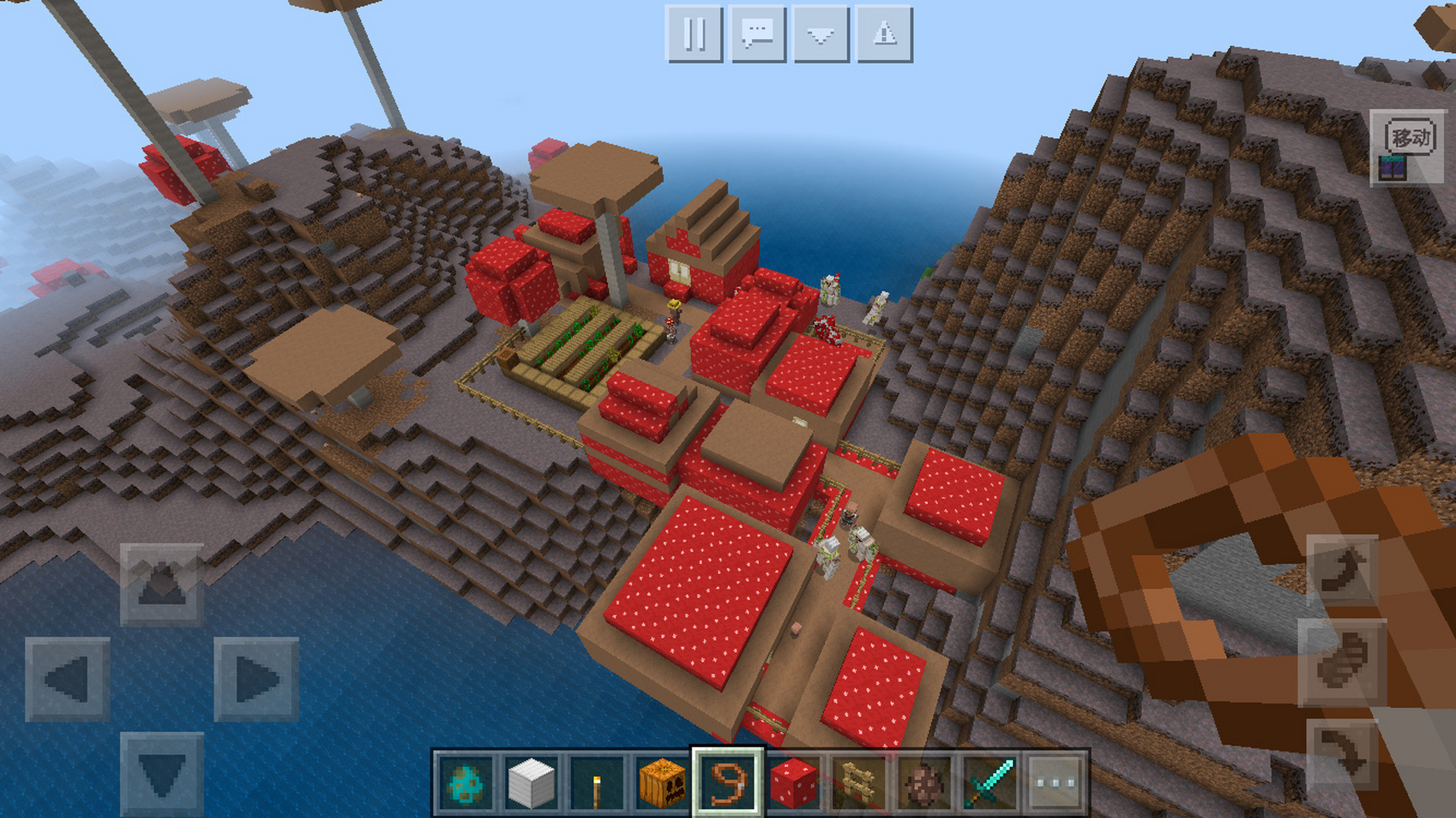Move forward with the up arrow
The height and width of the screenshot is (818, 1456).
(x=162, y=583)
